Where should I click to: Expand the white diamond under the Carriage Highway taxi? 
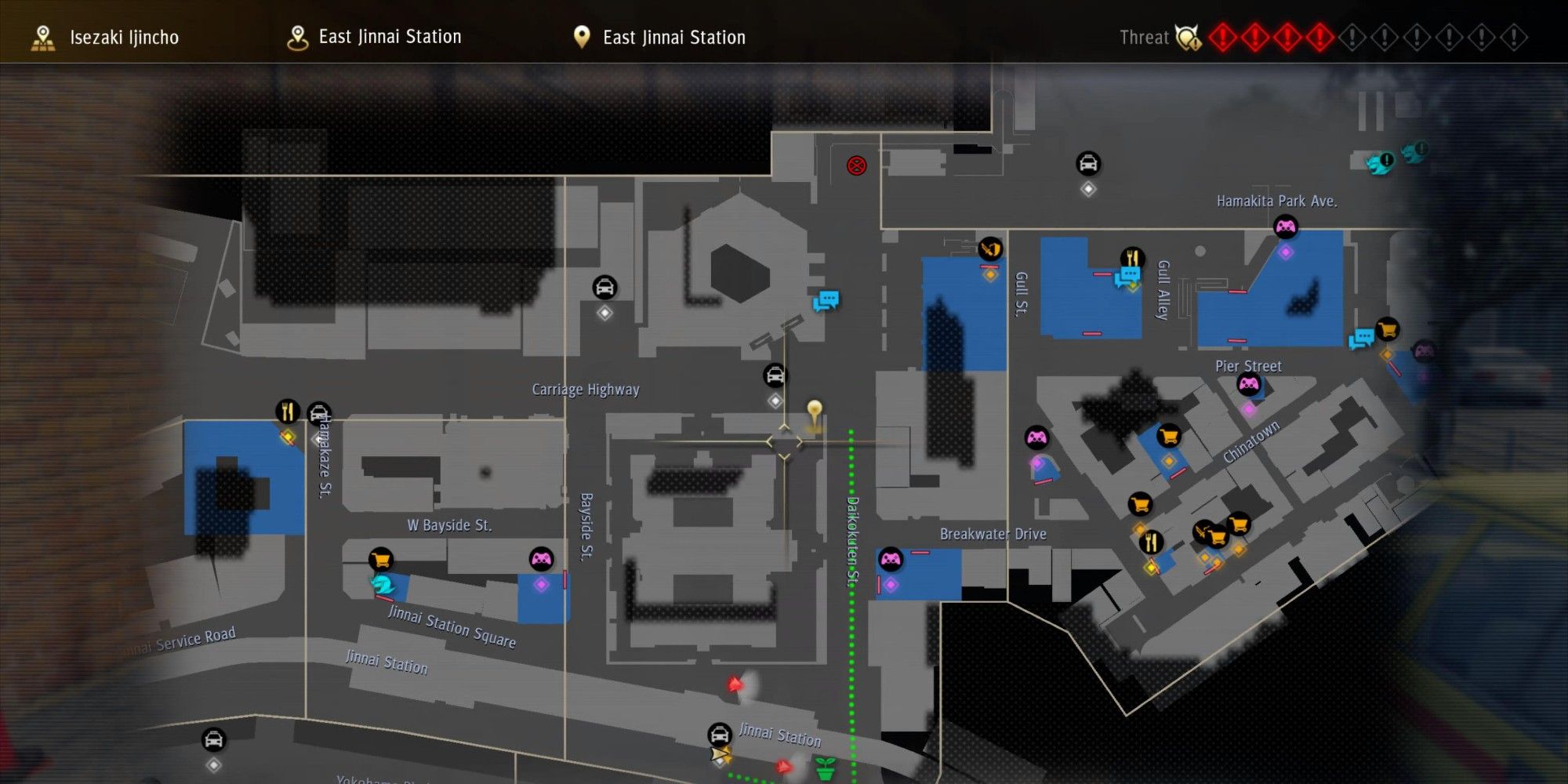[x=775, y=401]
